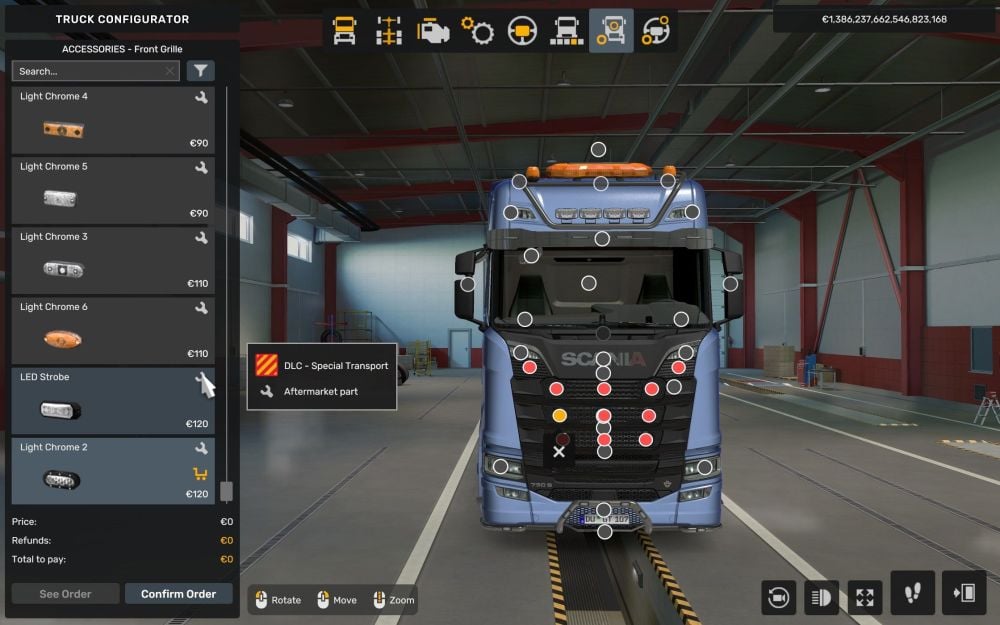Select the Light Chrome 2 accessory

pyautogui.click(x=112, y=470)
